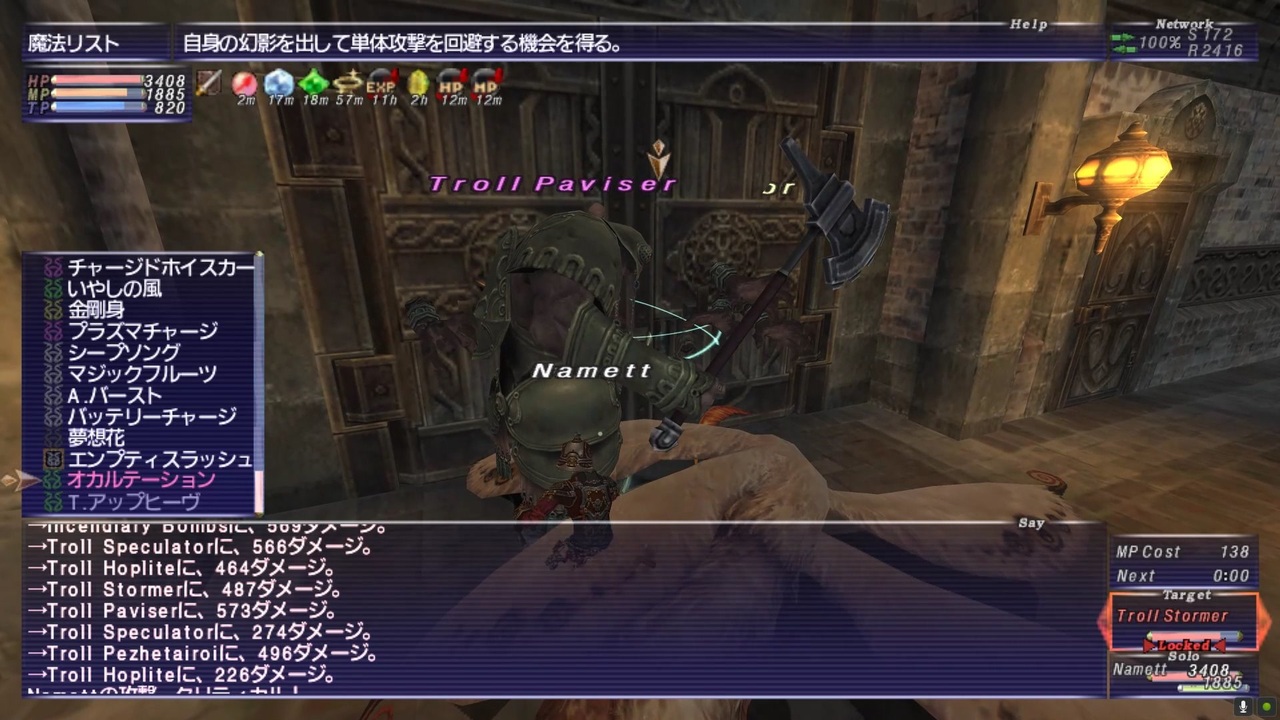Image resolution: width=1280 pixels, height=720 pixels.
Task: Click the Troll Stormer target name
Action: 1172,616
